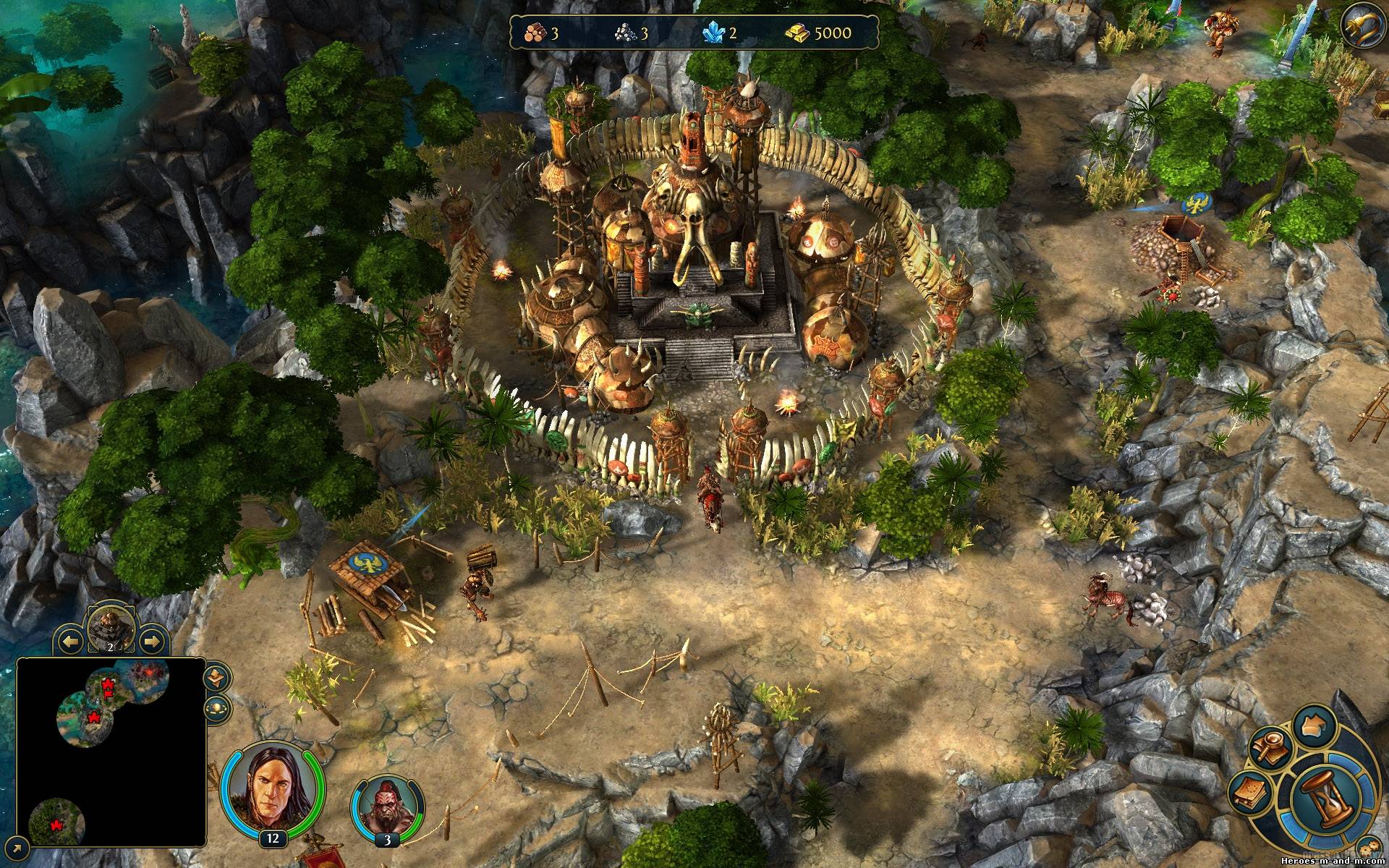
Task: Open the spellbook icon
Action: click(x=1252, y=794)
